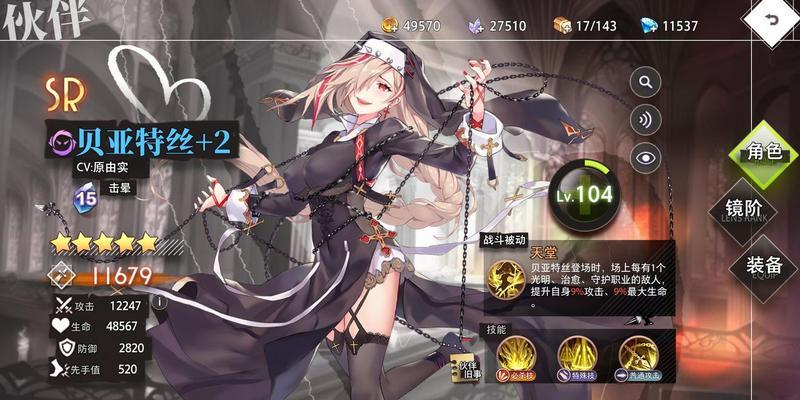Click the blue diamond currency counter
800x400 pixels.
click(666, 24)
